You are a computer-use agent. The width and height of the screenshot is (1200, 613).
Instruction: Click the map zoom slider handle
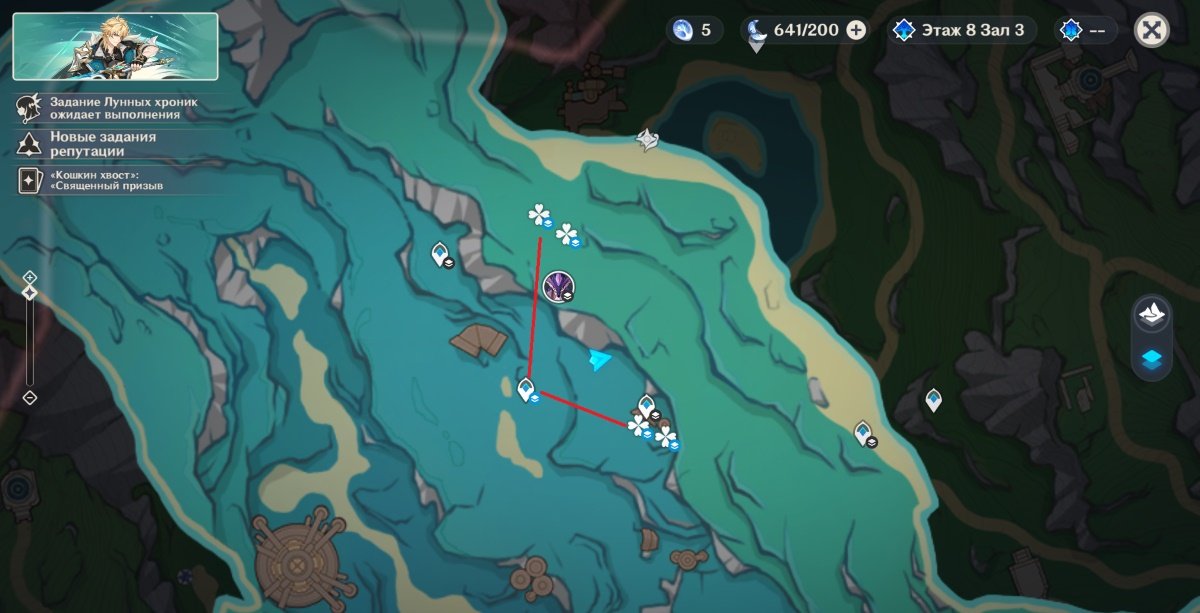click(x=30, y=293)
